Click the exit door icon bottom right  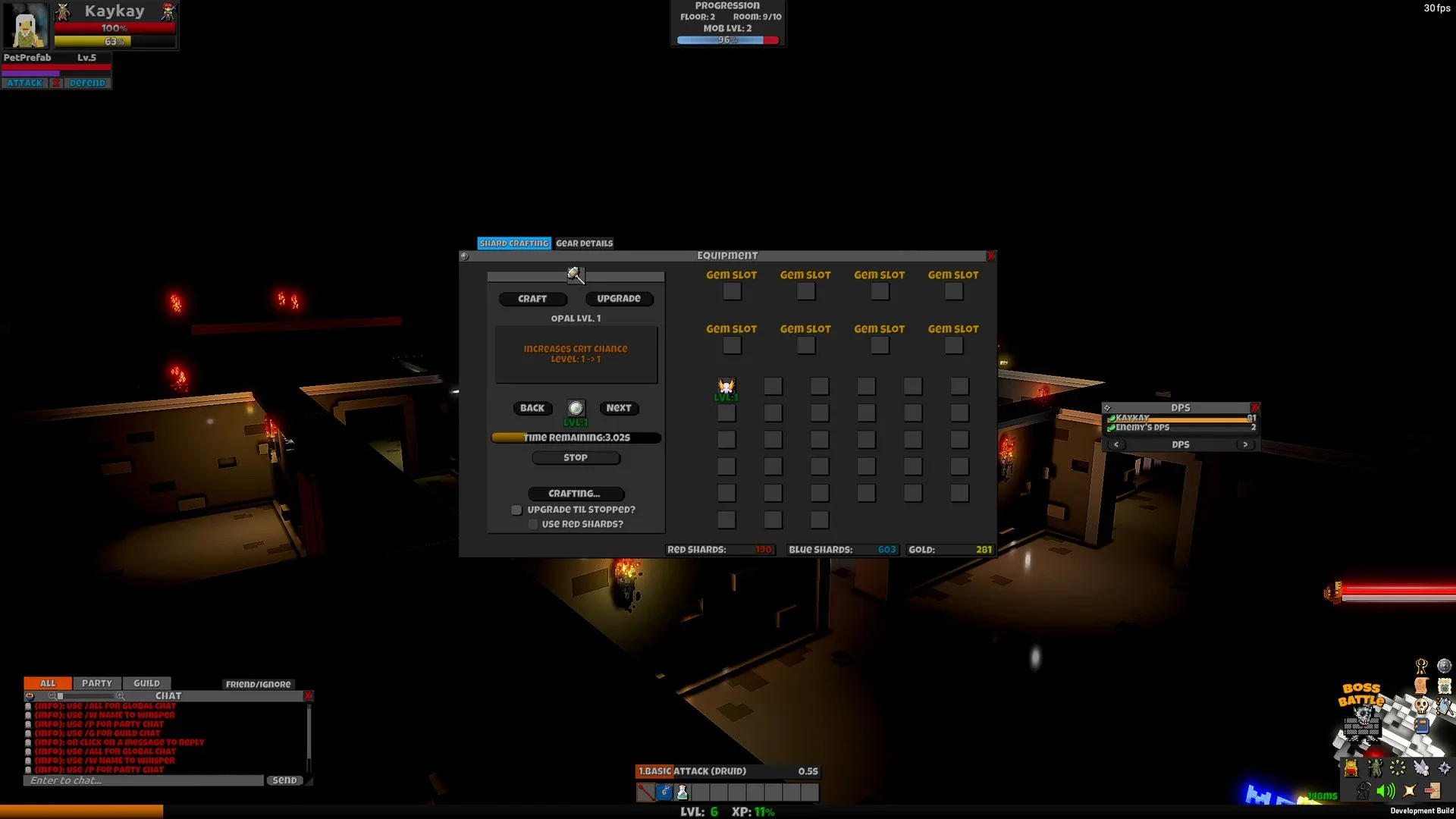[1430, 790]
